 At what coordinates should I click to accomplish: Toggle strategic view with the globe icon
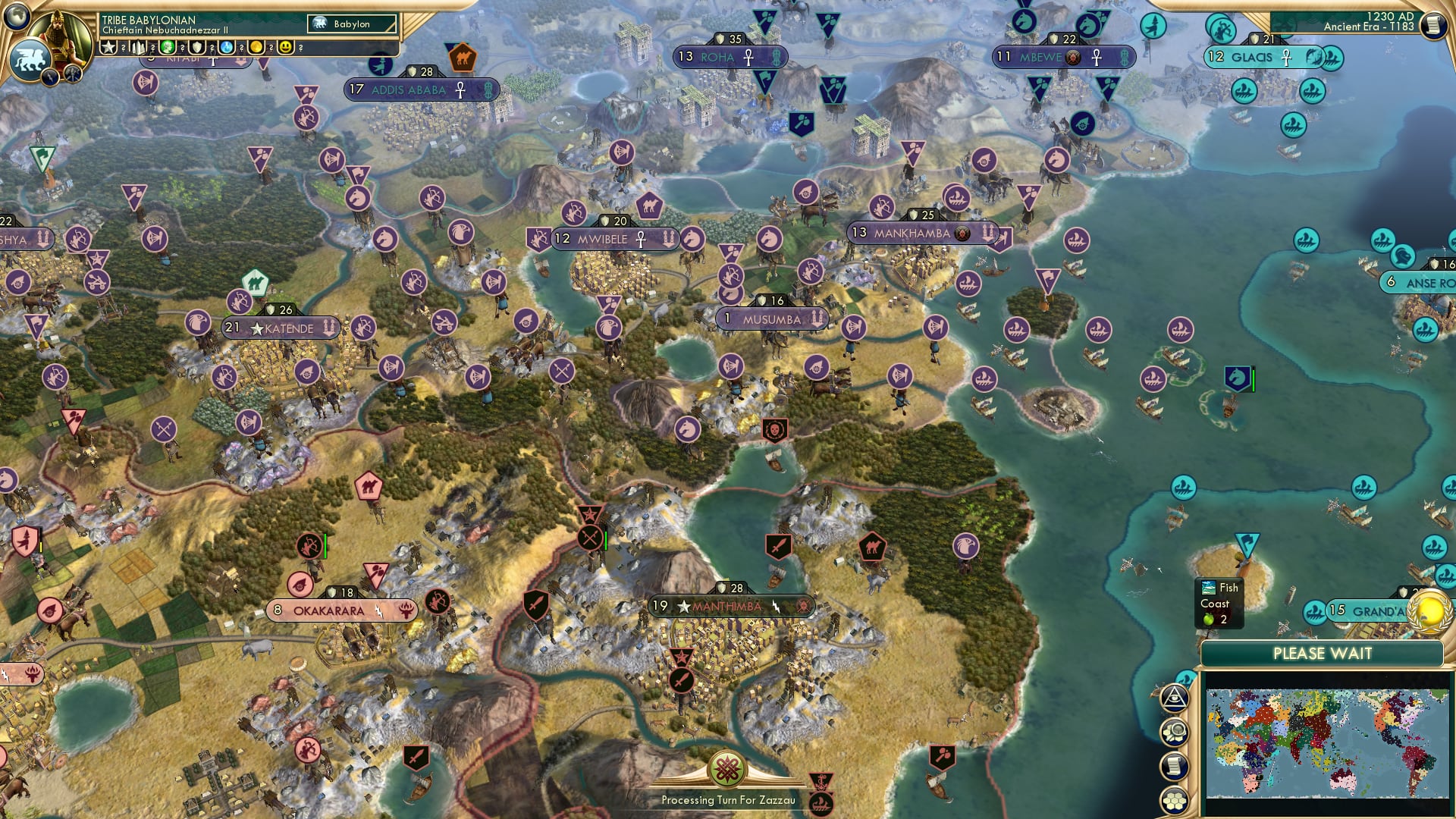[x=17, y=17]
